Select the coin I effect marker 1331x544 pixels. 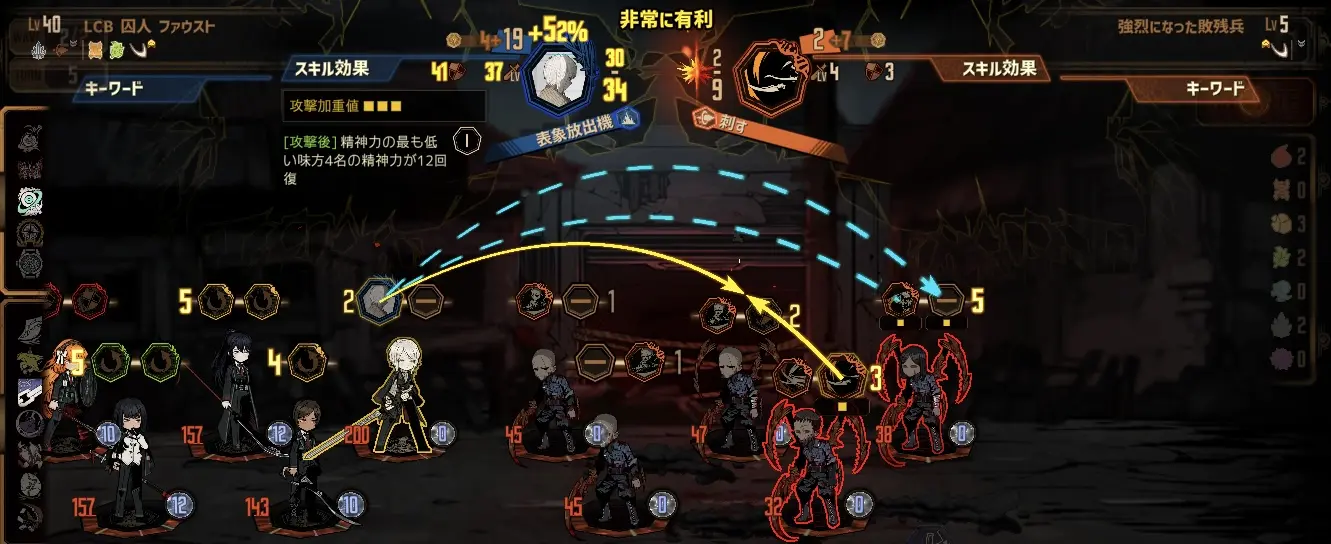(466, 140)
